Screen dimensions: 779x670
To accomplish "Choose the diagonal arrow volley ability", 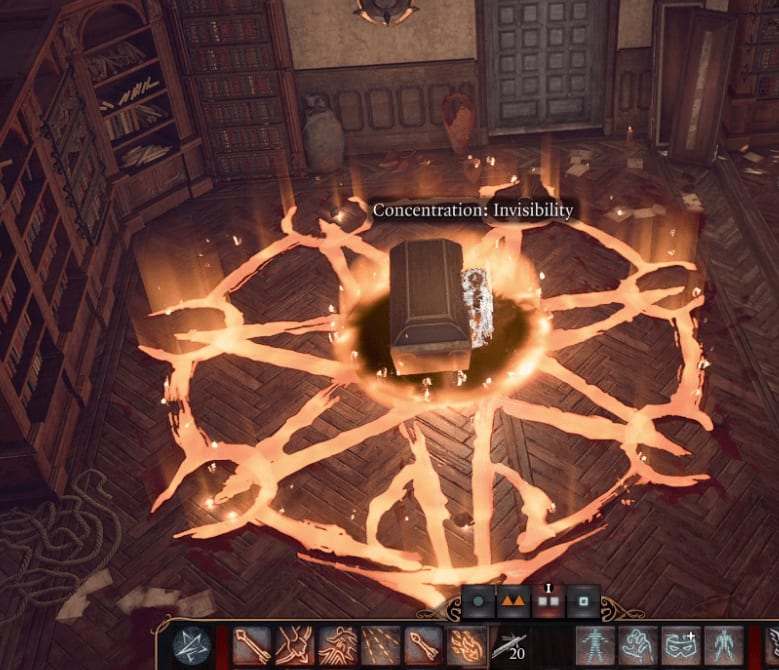I will click(x=381, y=646).
